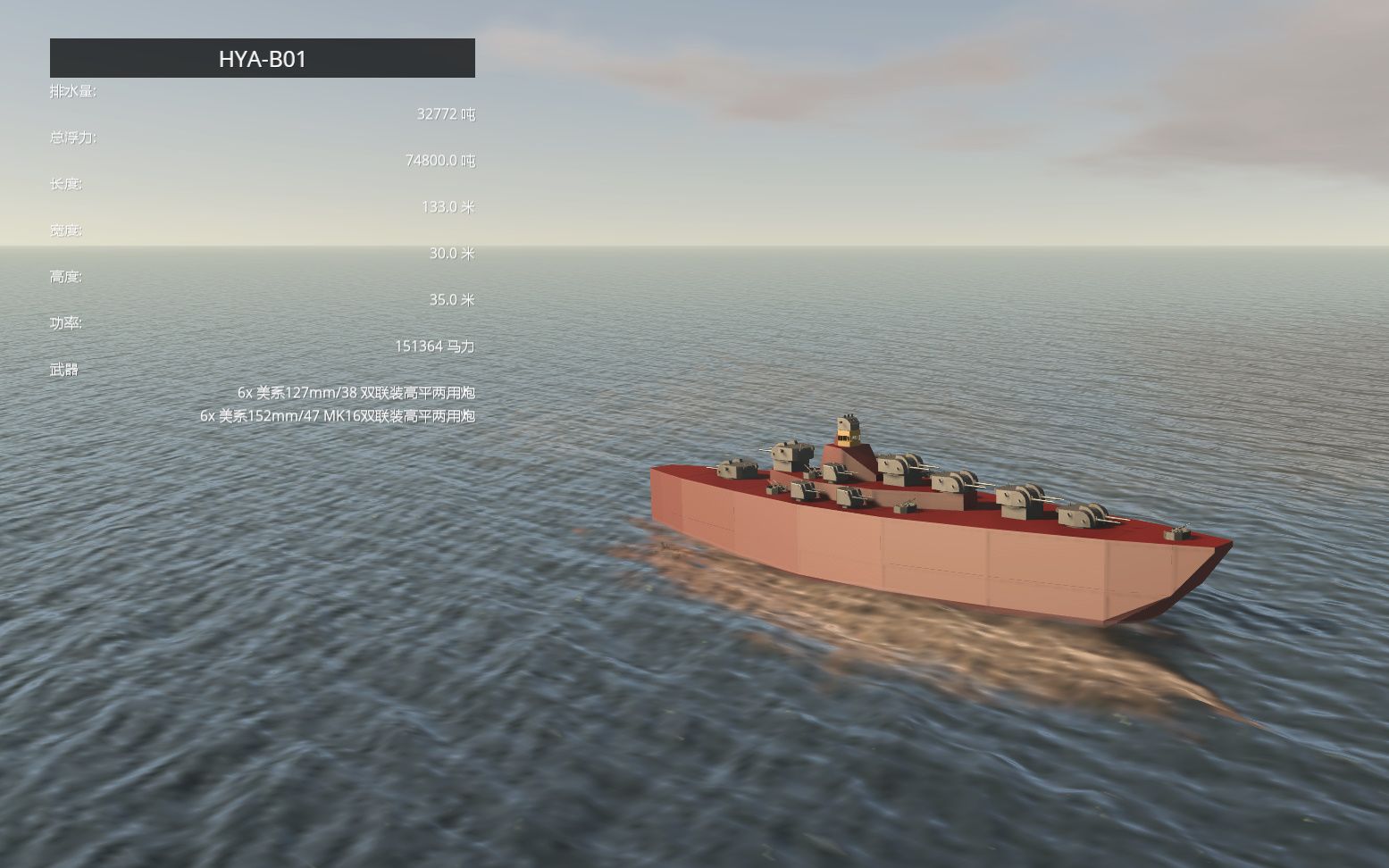Select the 总浮力 total buoyancy label

(74, 138)
